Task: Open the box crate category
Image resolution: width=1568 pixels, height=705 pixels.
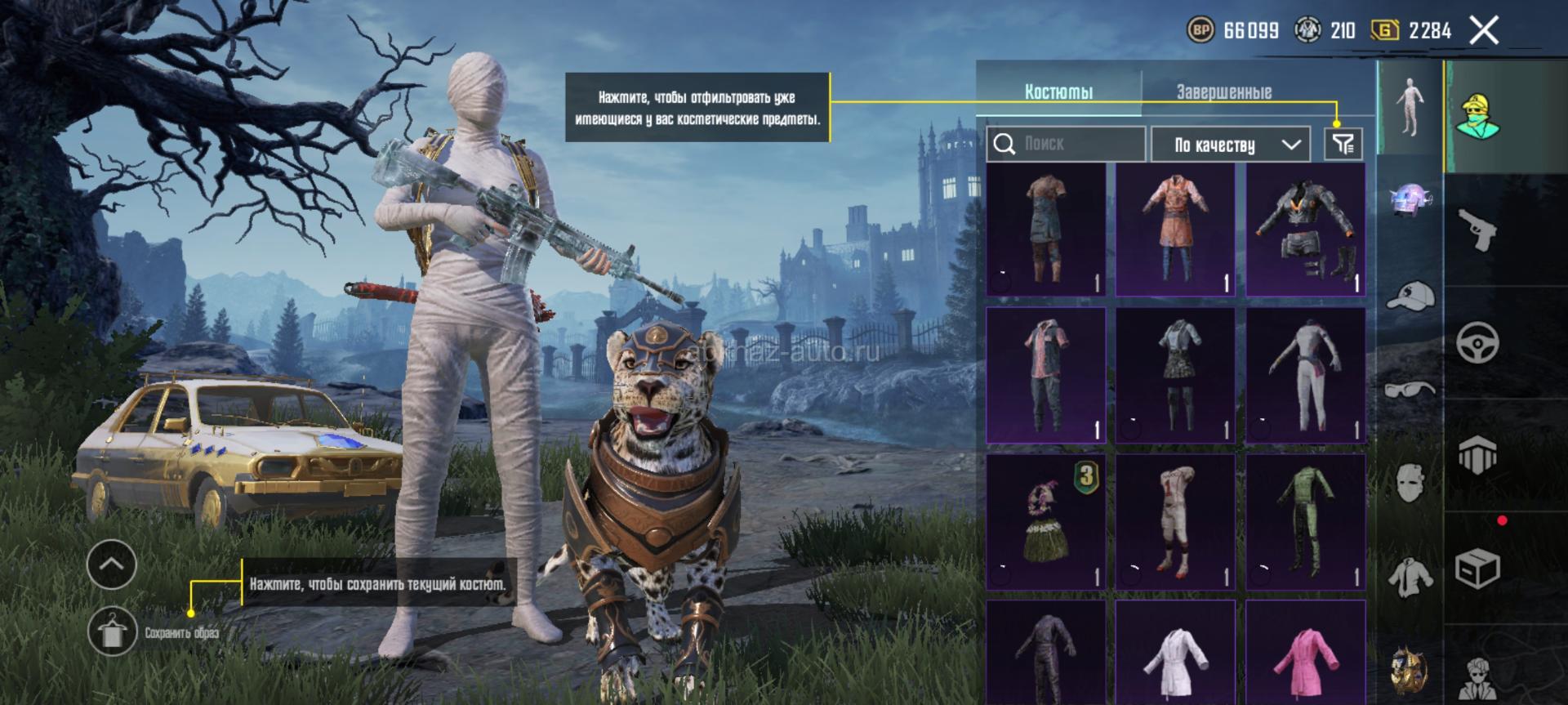Action: click(x=1477, y=568)
